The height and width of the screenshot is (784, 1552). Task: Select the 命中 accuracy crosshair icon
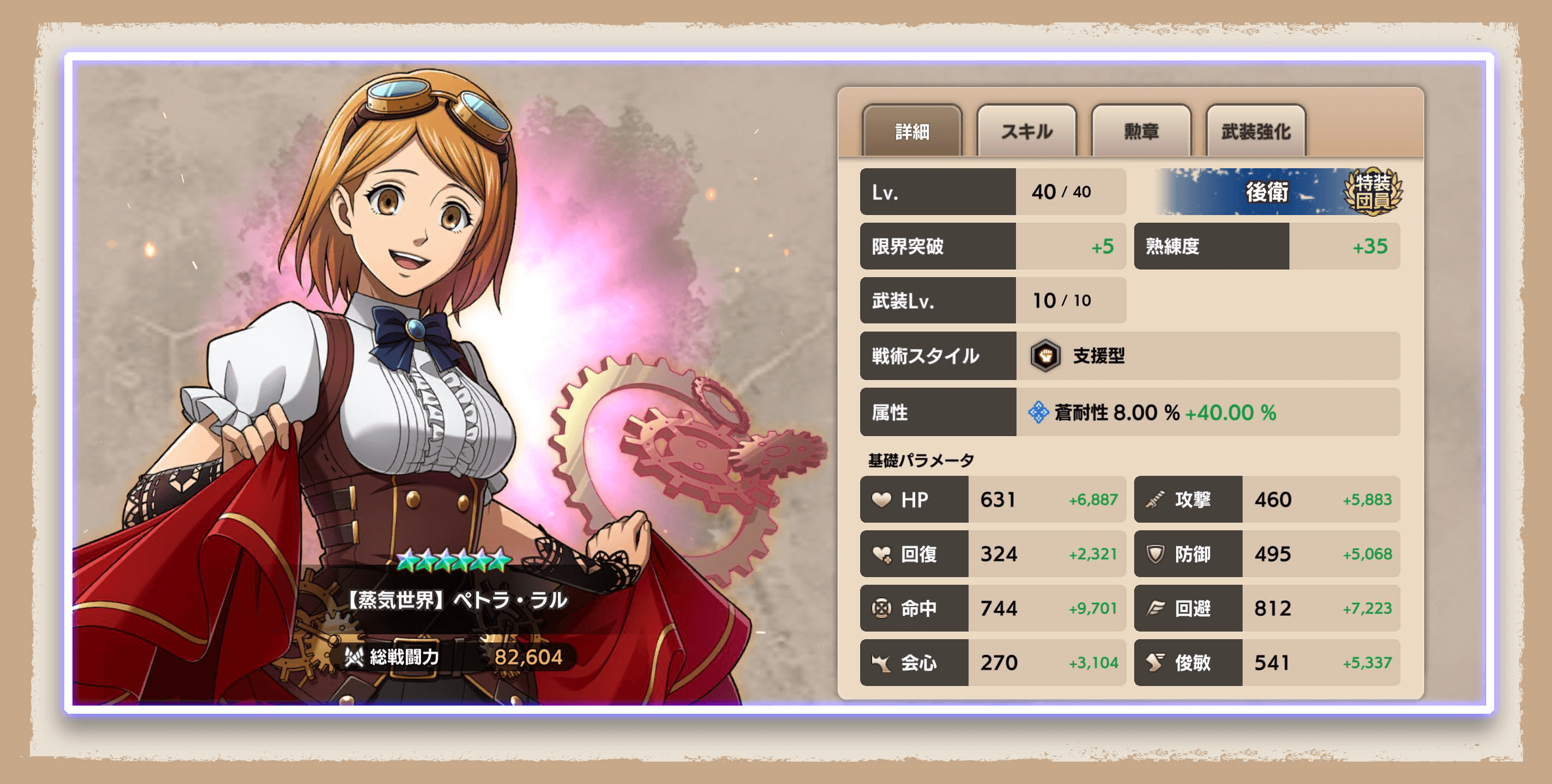[882, 608]
